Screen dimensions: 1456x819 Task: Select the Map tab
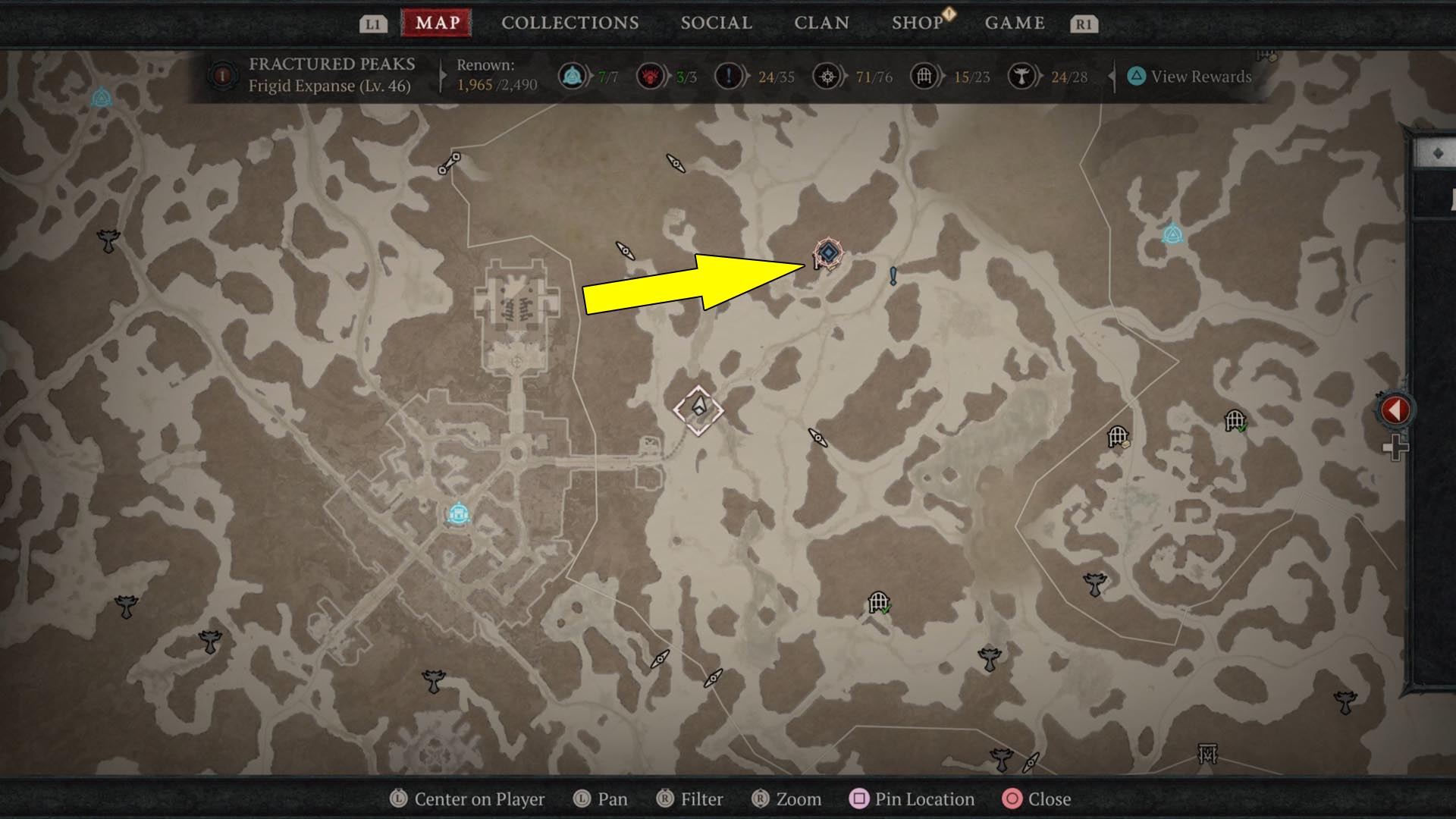click(x=437, y=23)
